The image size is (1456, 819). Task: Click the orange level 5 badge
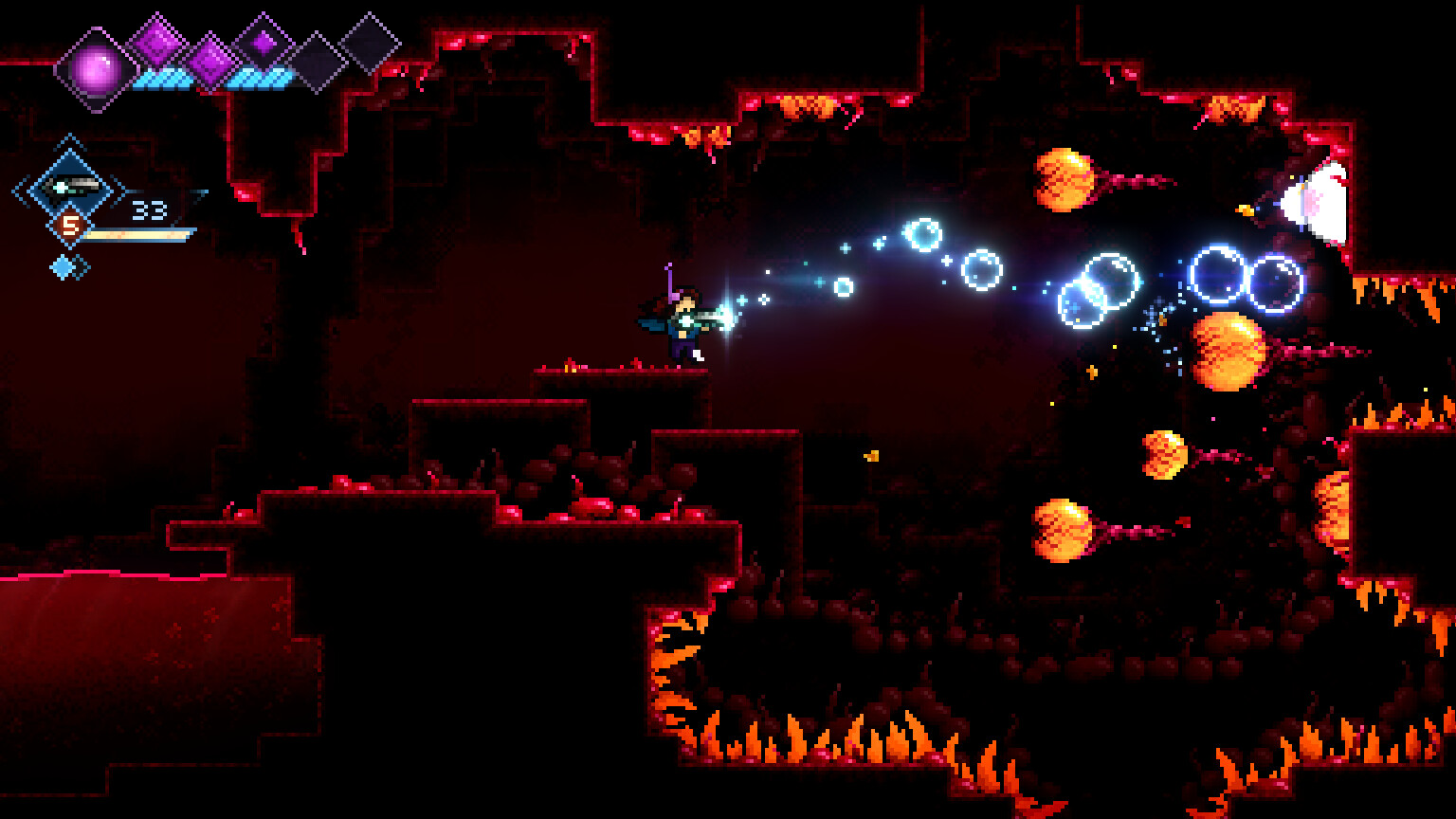tap(70, 225)
